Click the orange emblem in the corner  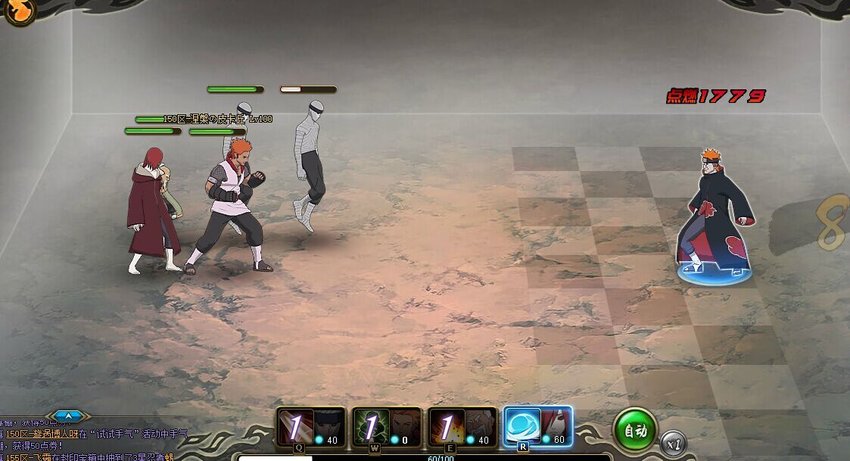[x=19, y=10]
